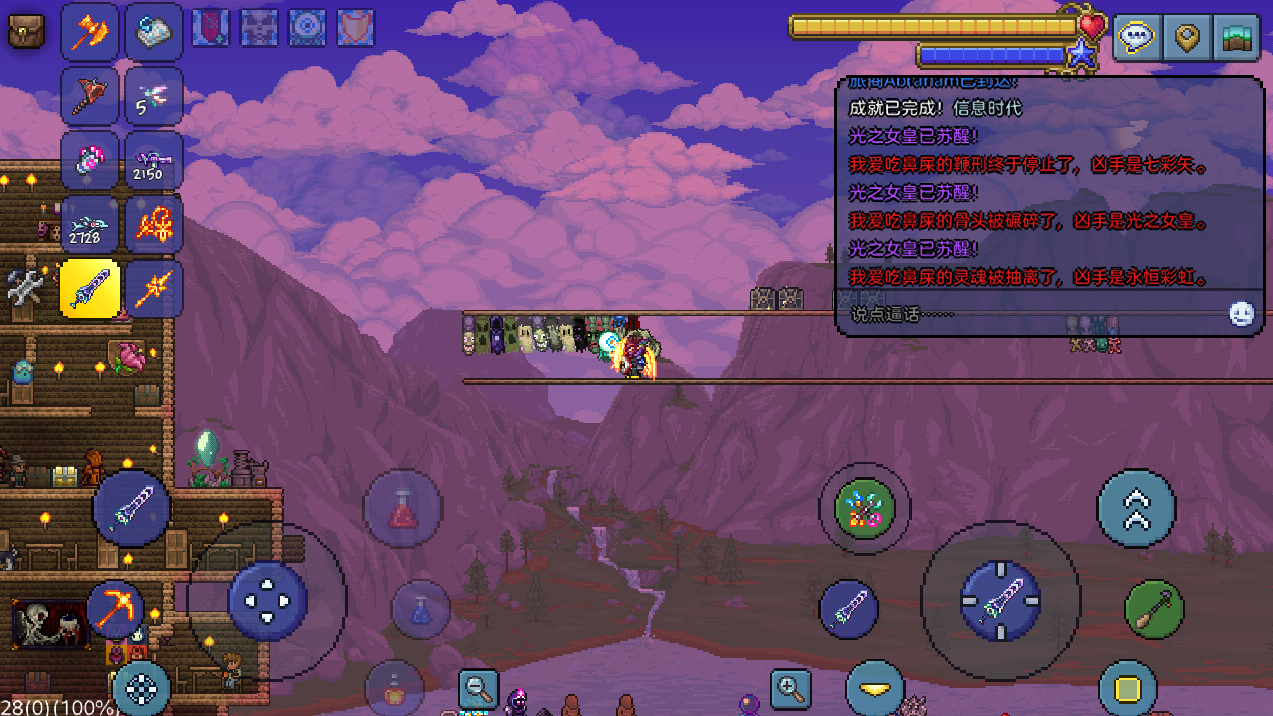
Task: Select the Zenith sword hotbar slot
Action: (90, 289)
